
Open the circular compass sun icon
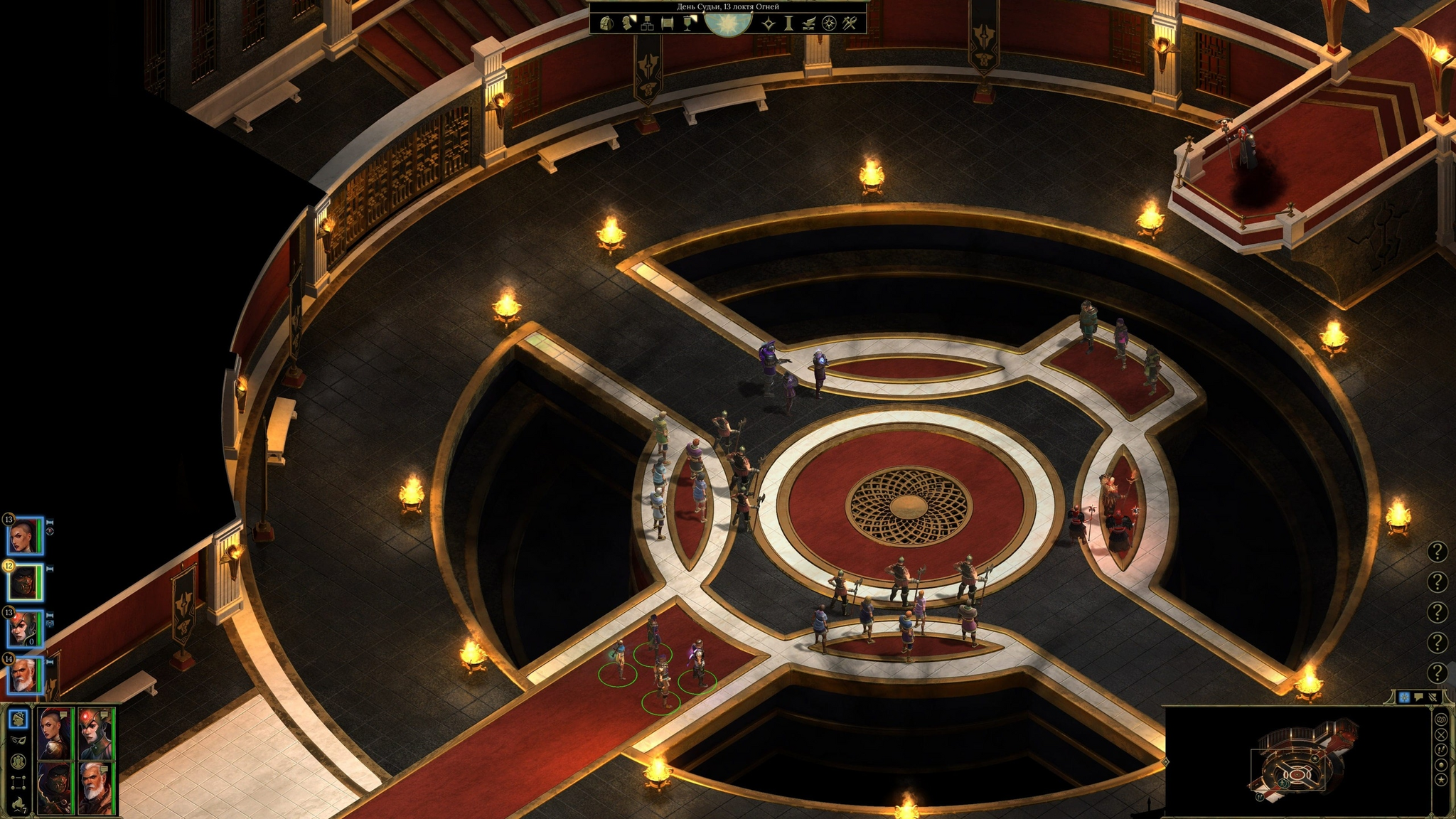pyautogui.click(x=829, y=23)
